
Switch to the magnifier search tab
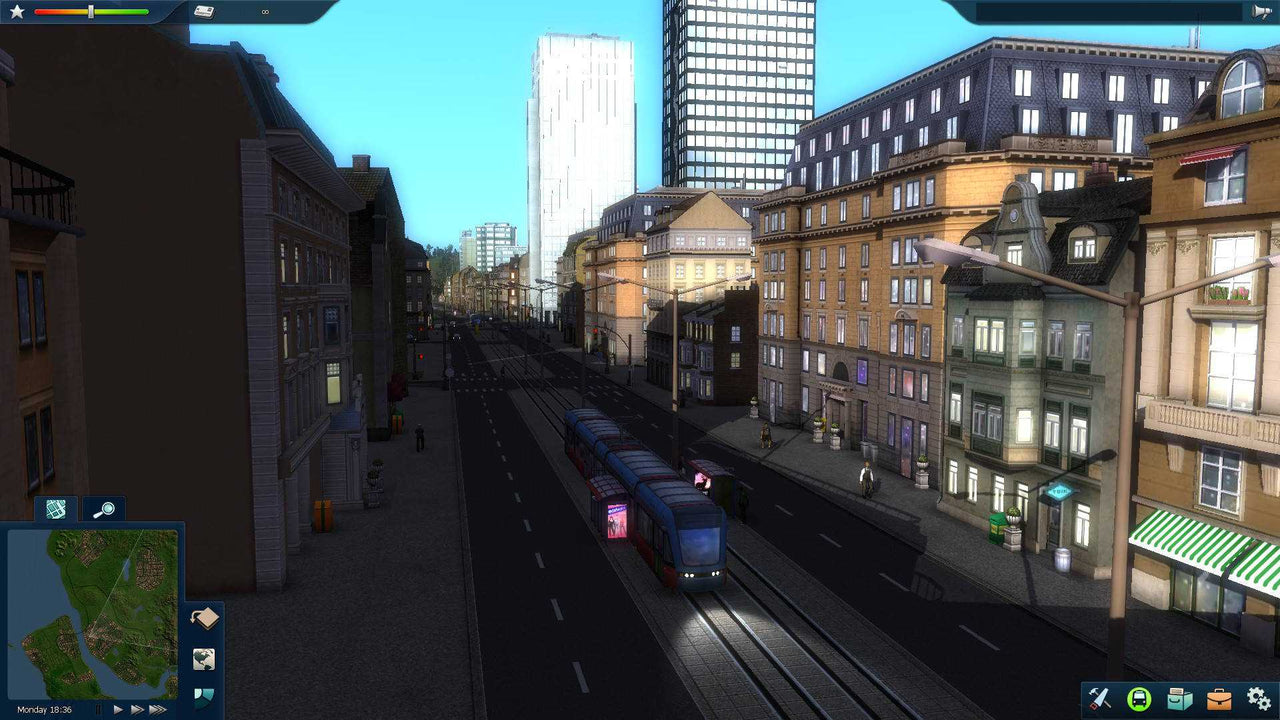coord(103,510)
